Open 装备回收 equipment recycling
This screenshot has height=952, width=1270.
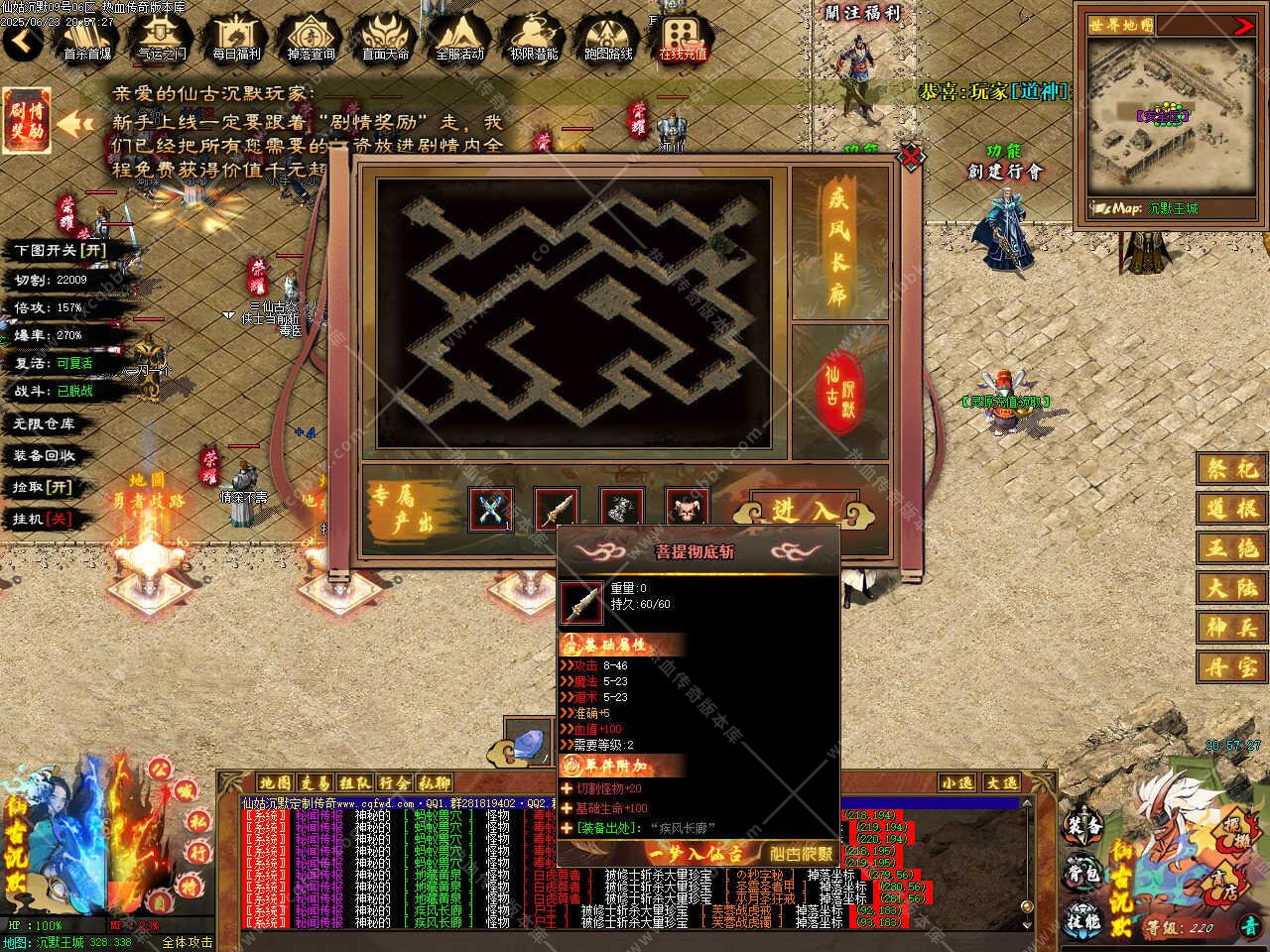tap(45, 455)
